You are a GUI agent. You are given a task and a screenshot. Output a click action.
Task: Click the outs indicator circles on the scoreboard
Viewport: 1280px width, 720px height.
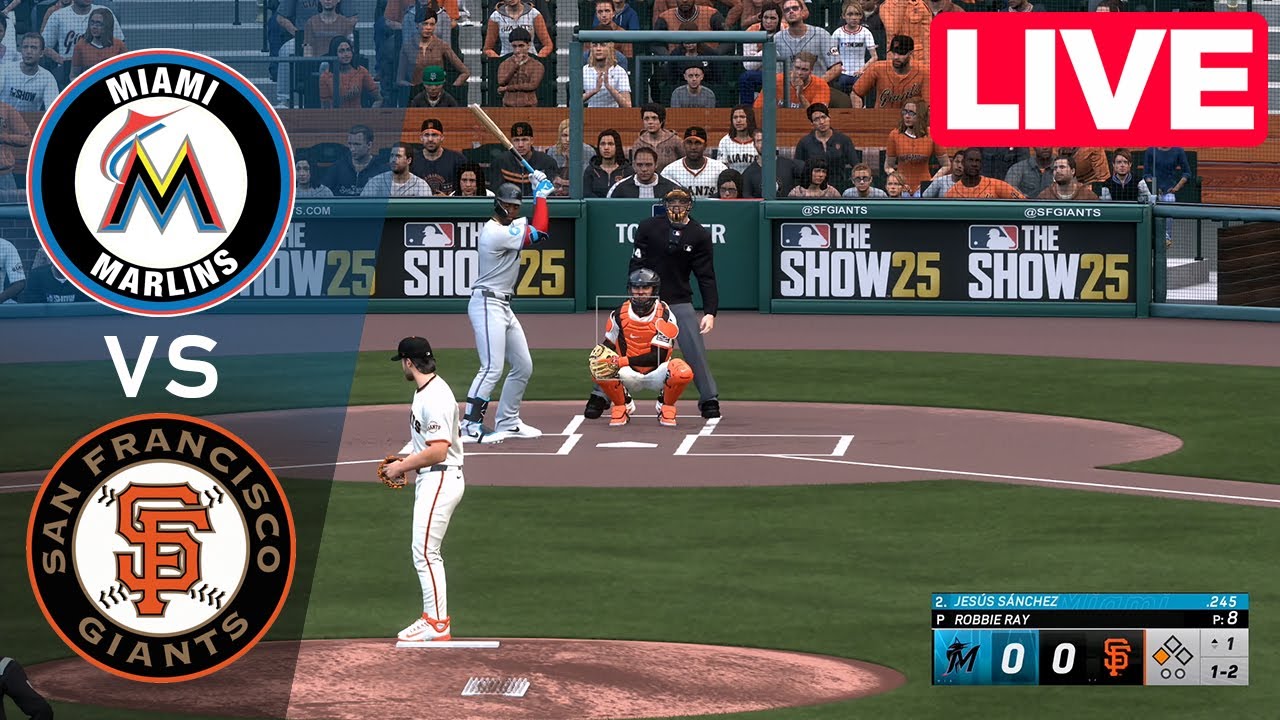point(1172,672)
